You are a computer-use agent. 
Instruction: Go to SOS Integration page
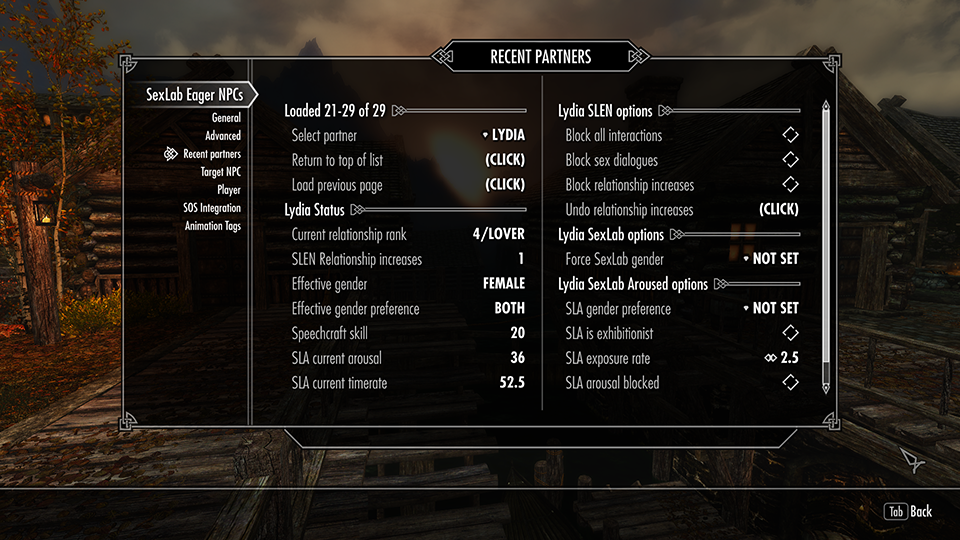(x=212, y=208)
